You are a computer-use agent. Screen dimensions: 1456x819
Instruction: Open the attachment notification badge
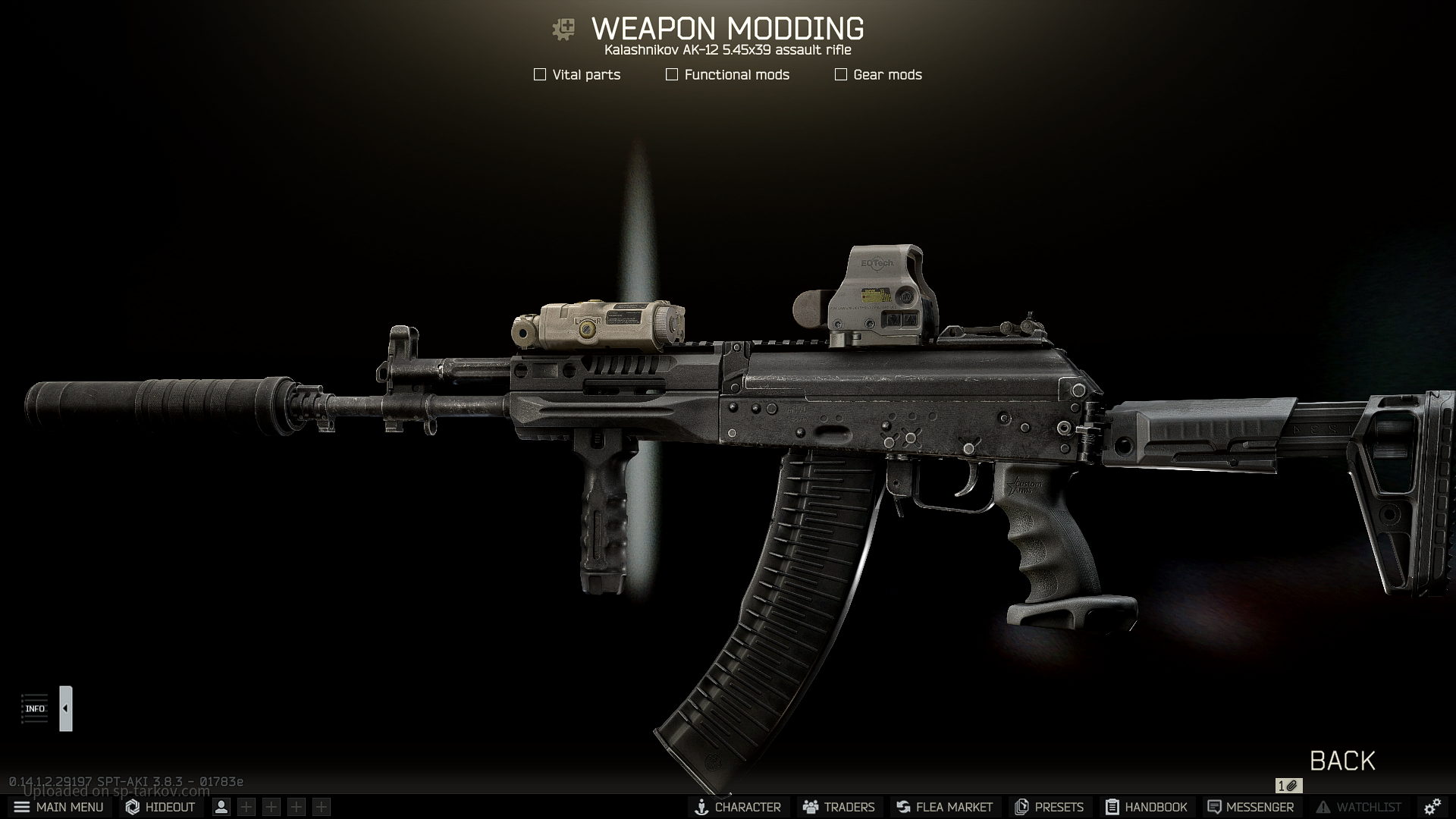pos(1288,786)
